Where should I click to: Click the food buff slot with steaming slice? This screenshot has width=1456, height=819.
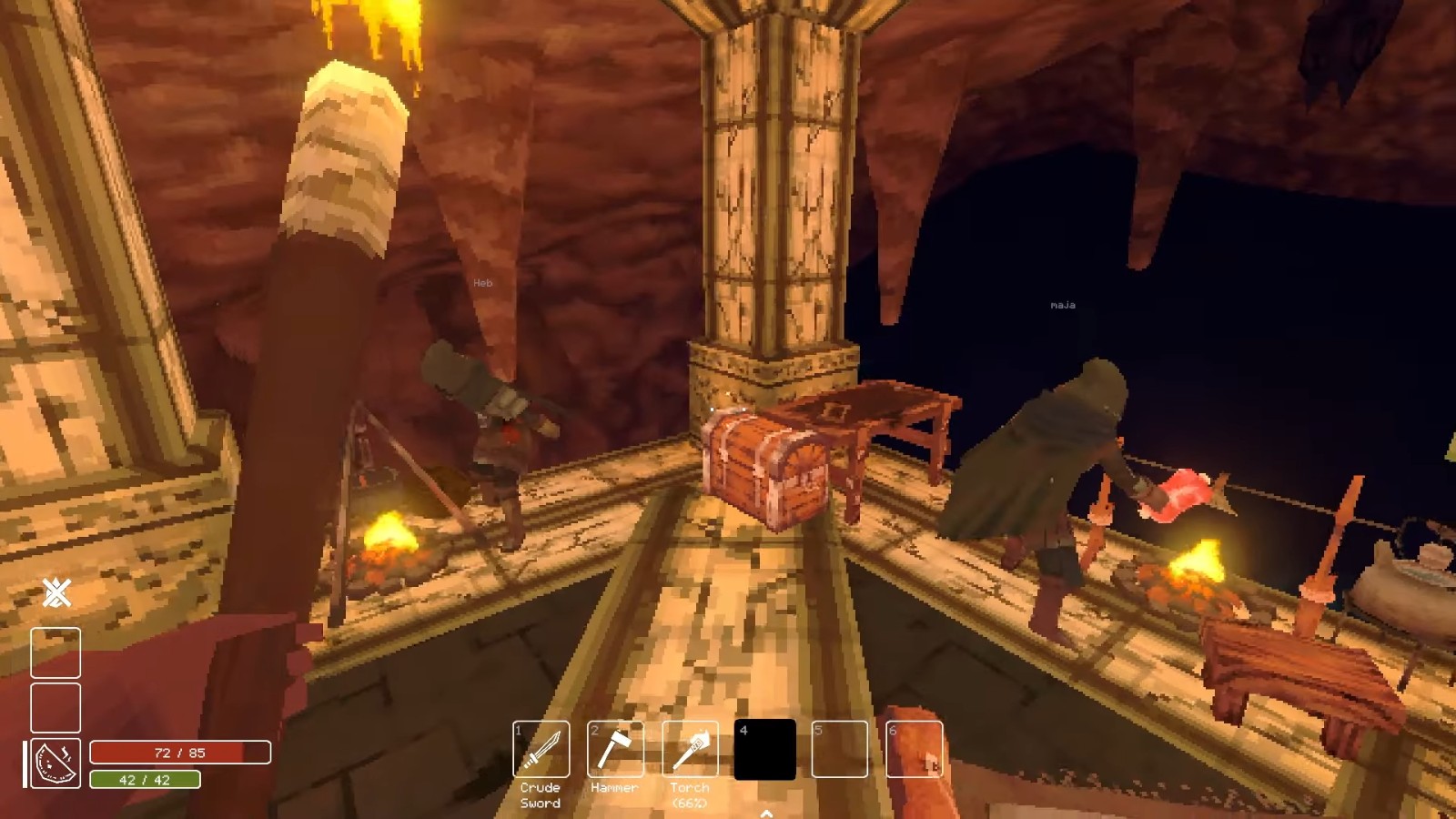[x=56, y=763]
